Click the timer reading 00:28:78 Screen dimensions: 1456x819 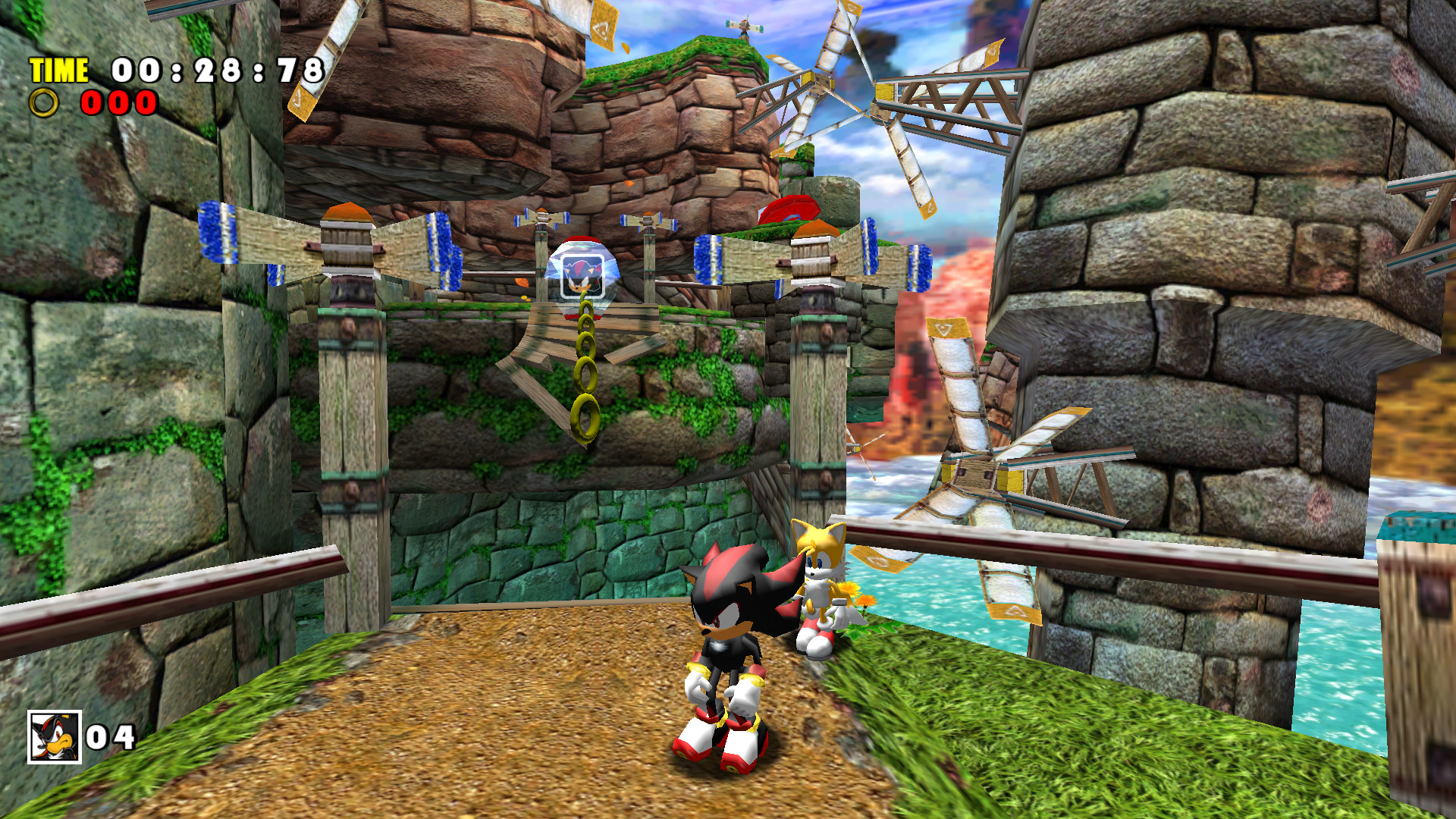(216, 72)
